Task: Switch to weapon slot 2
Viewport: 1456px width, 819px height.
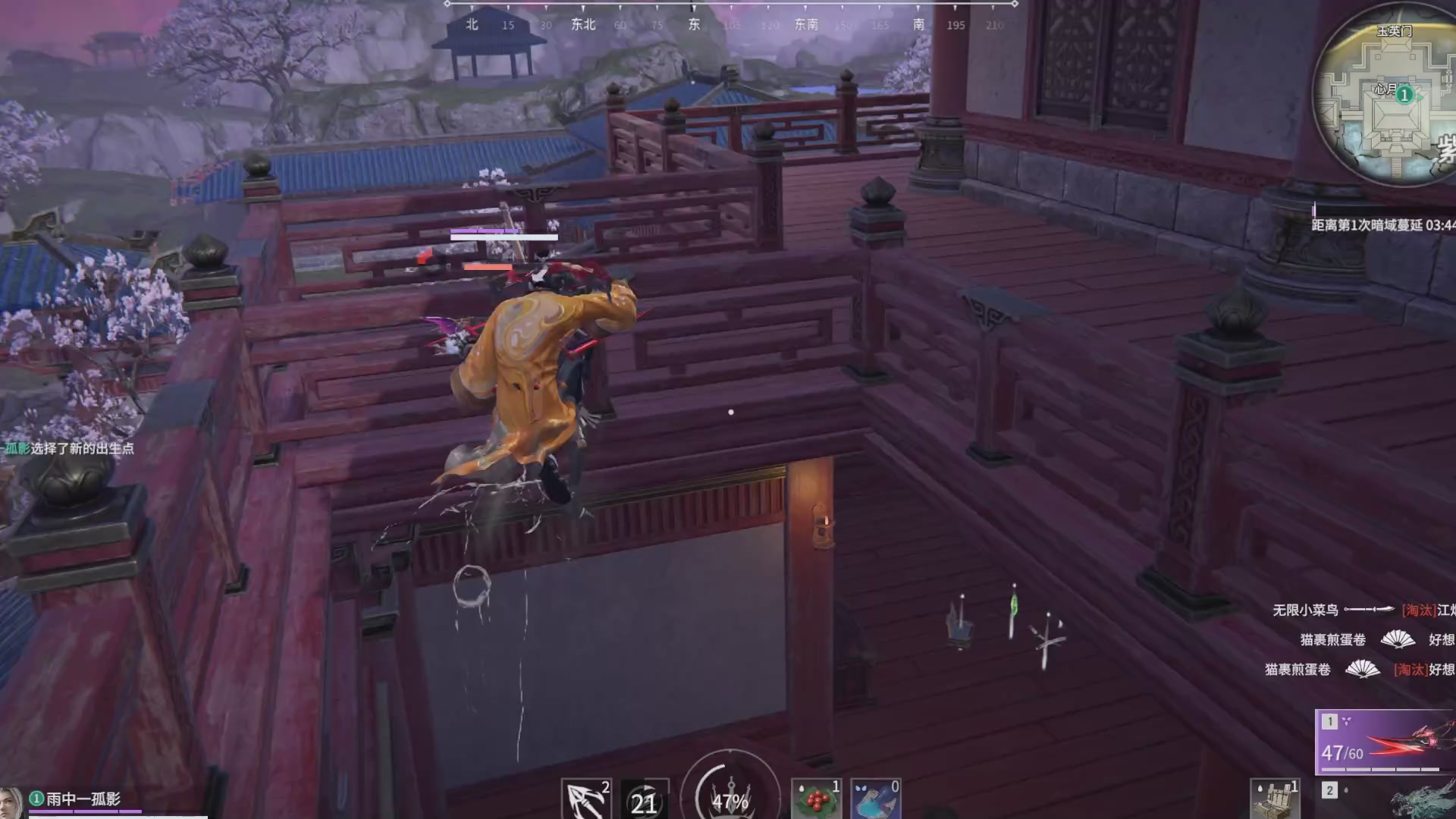Action: [x=1329, y=792]
